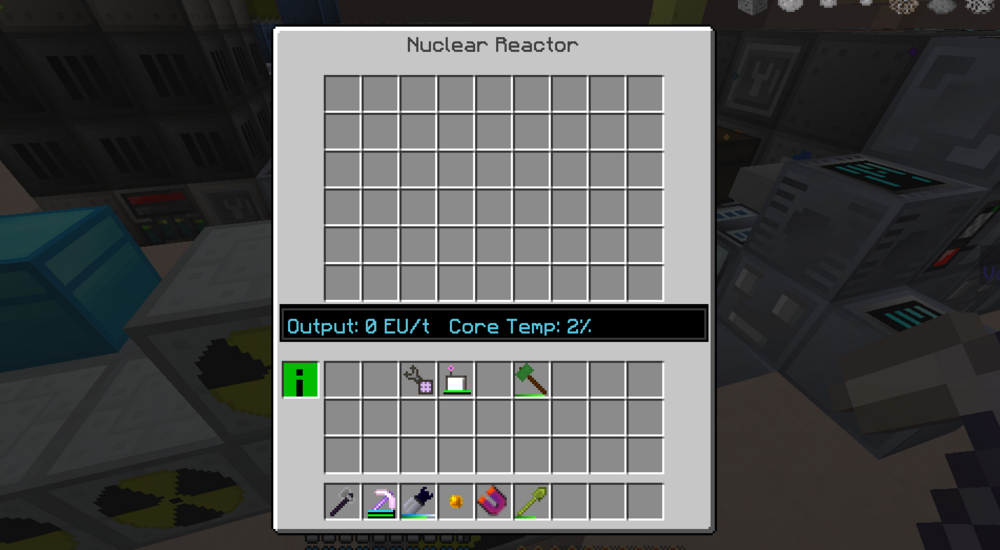The width and height of the screenshot is (1000, 550).
Task: Choose the green shovel hotbar slot
Action: [532, 501]
